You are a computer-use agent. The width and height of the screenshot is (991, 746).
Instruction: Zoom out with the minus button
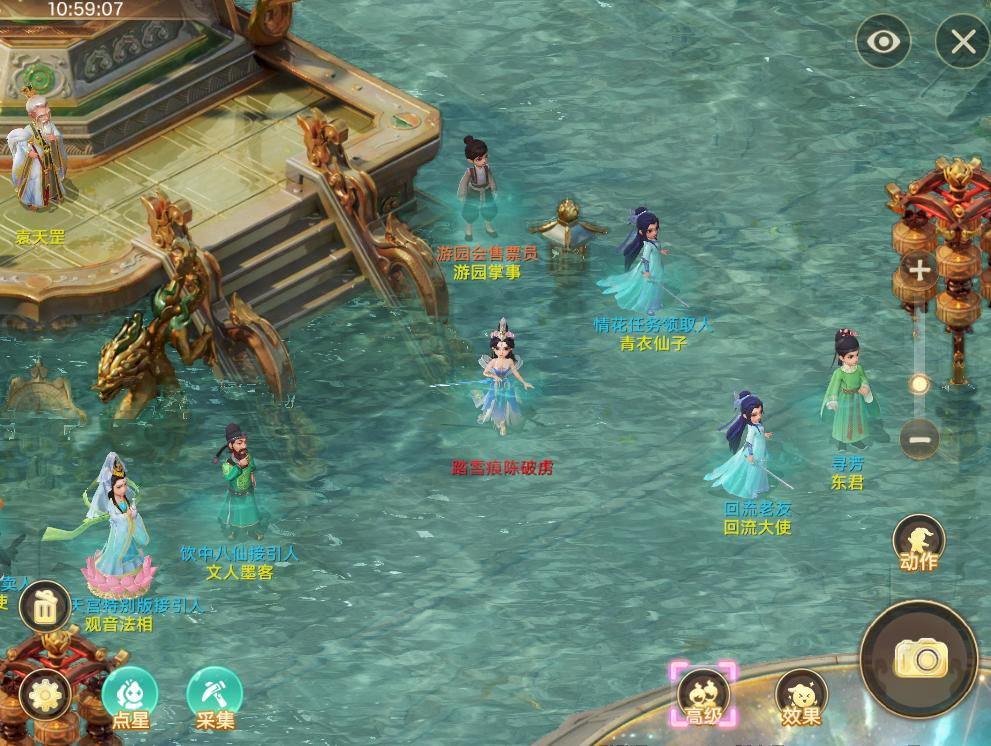[x=918, y=438]
